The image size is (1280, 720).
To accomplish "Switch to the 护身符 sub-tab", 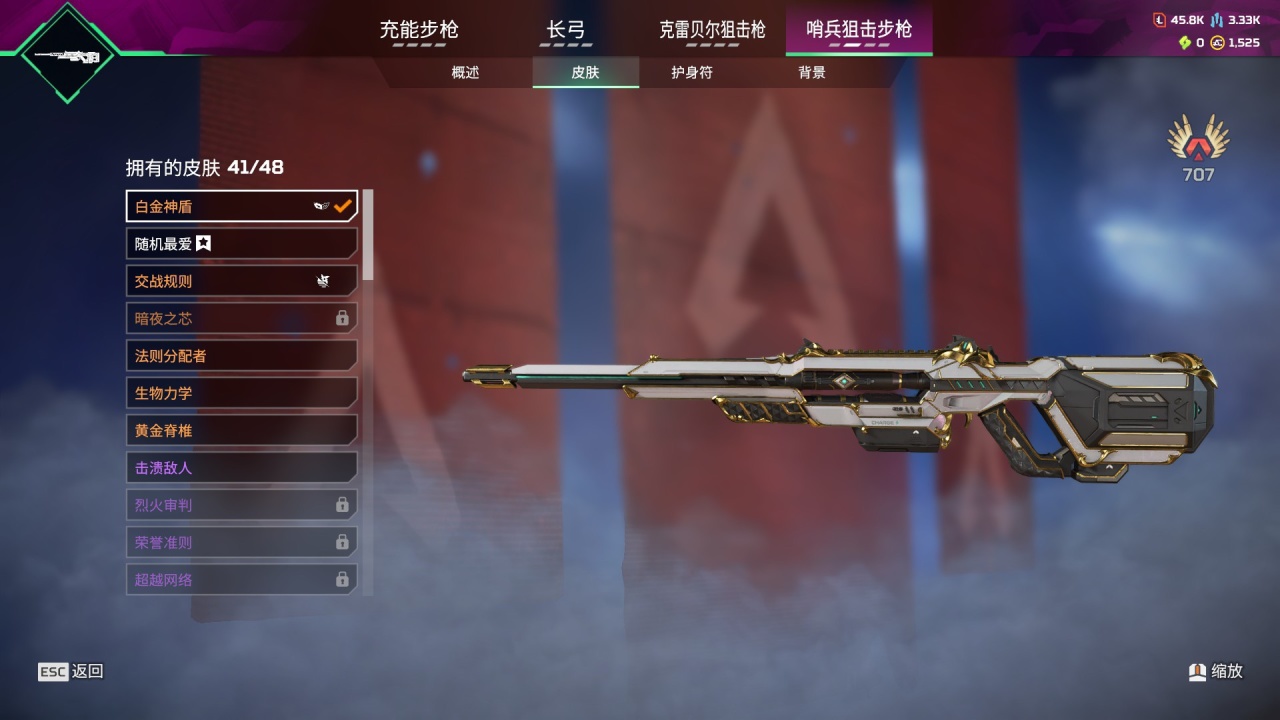I will tap(692, 73).
